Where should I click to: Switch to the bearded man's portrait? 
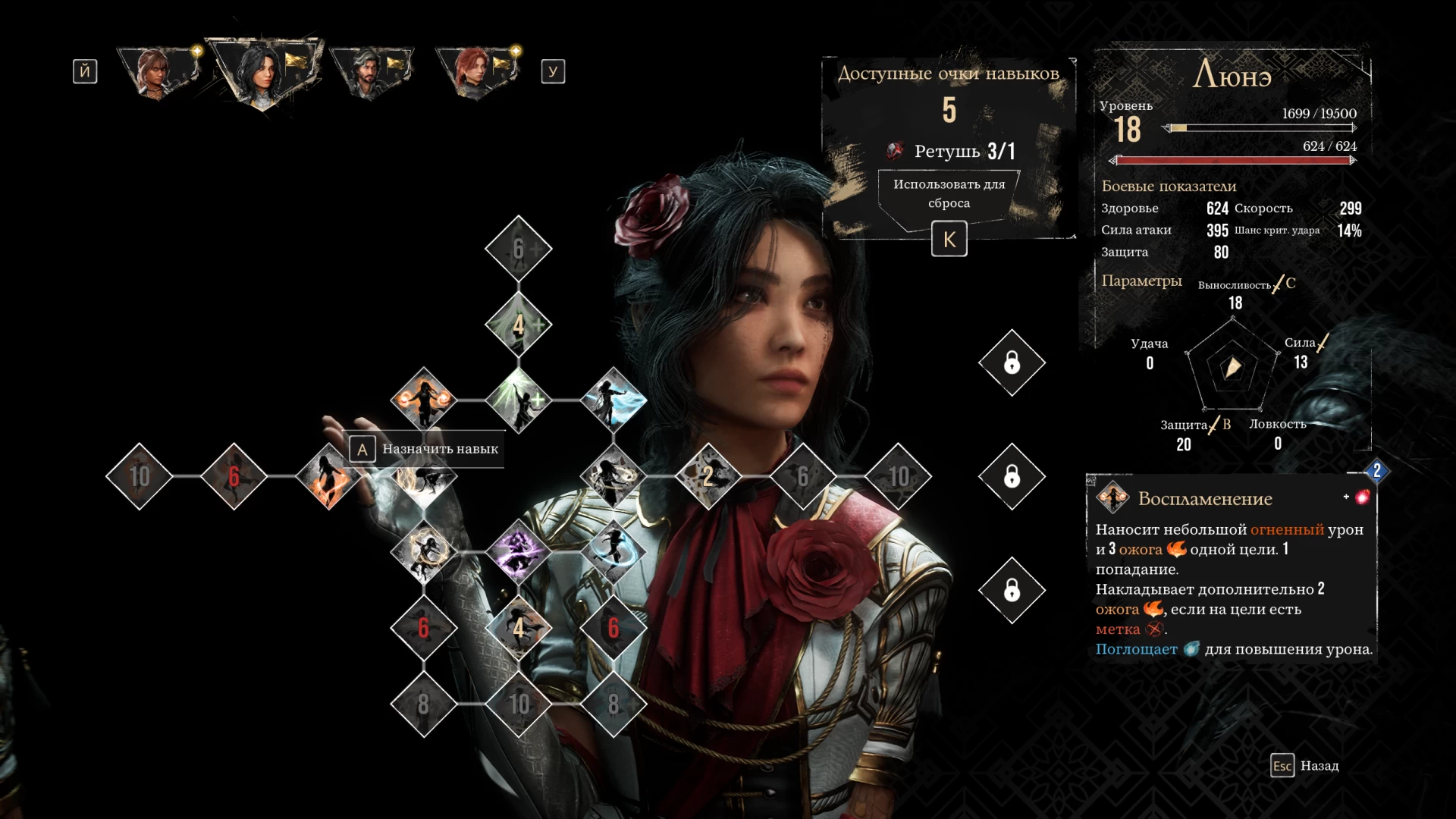(x=371, y=73)
